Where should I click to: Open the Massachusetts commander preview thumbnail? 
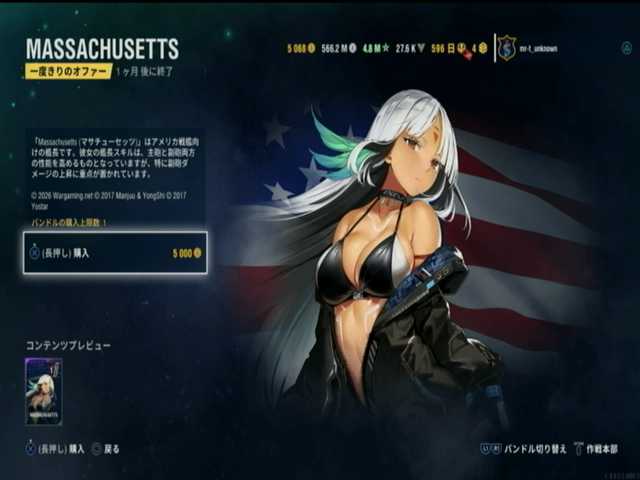coord(43,391)
